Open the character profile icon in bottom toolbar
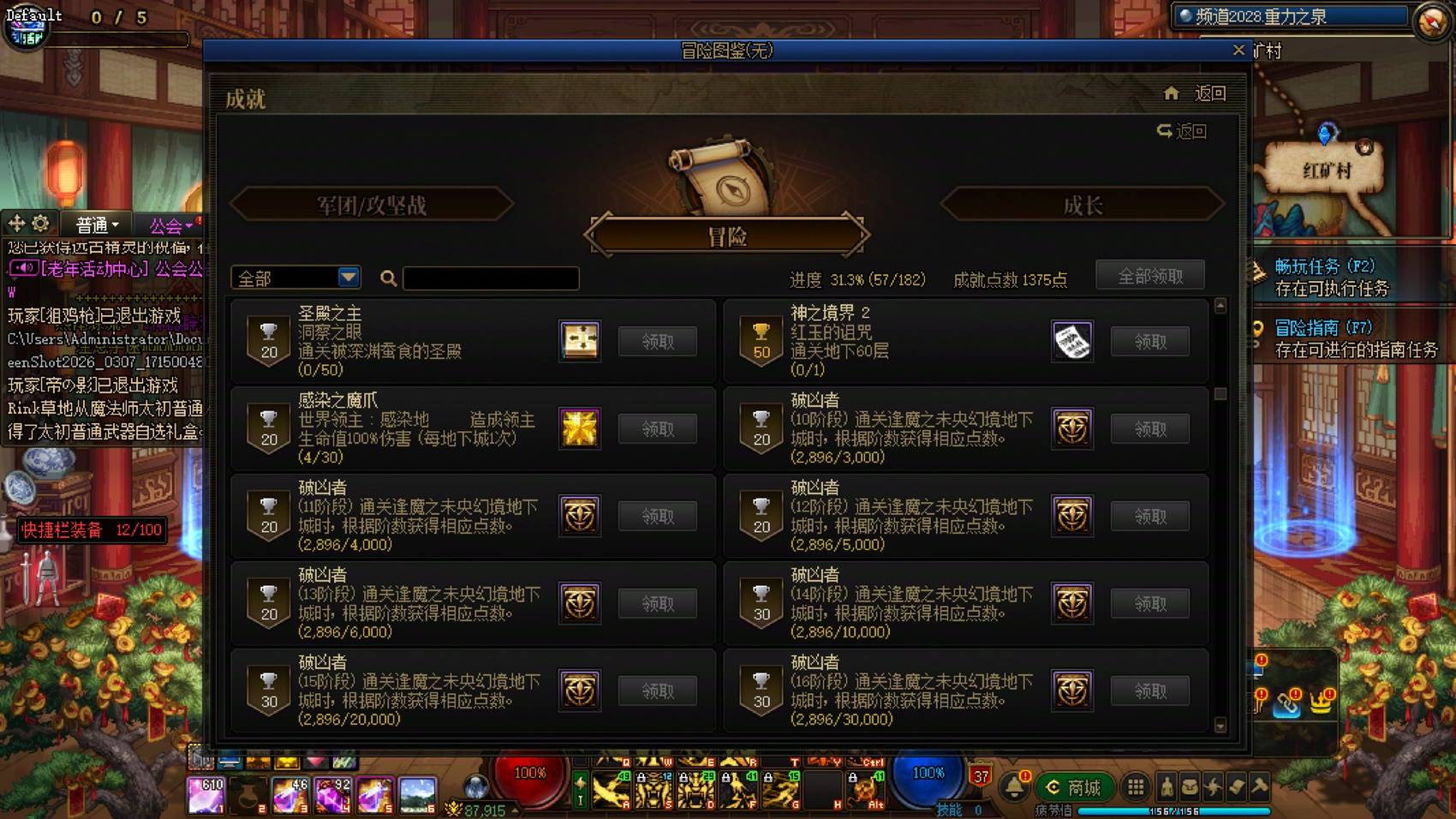 pos(1167,787)
